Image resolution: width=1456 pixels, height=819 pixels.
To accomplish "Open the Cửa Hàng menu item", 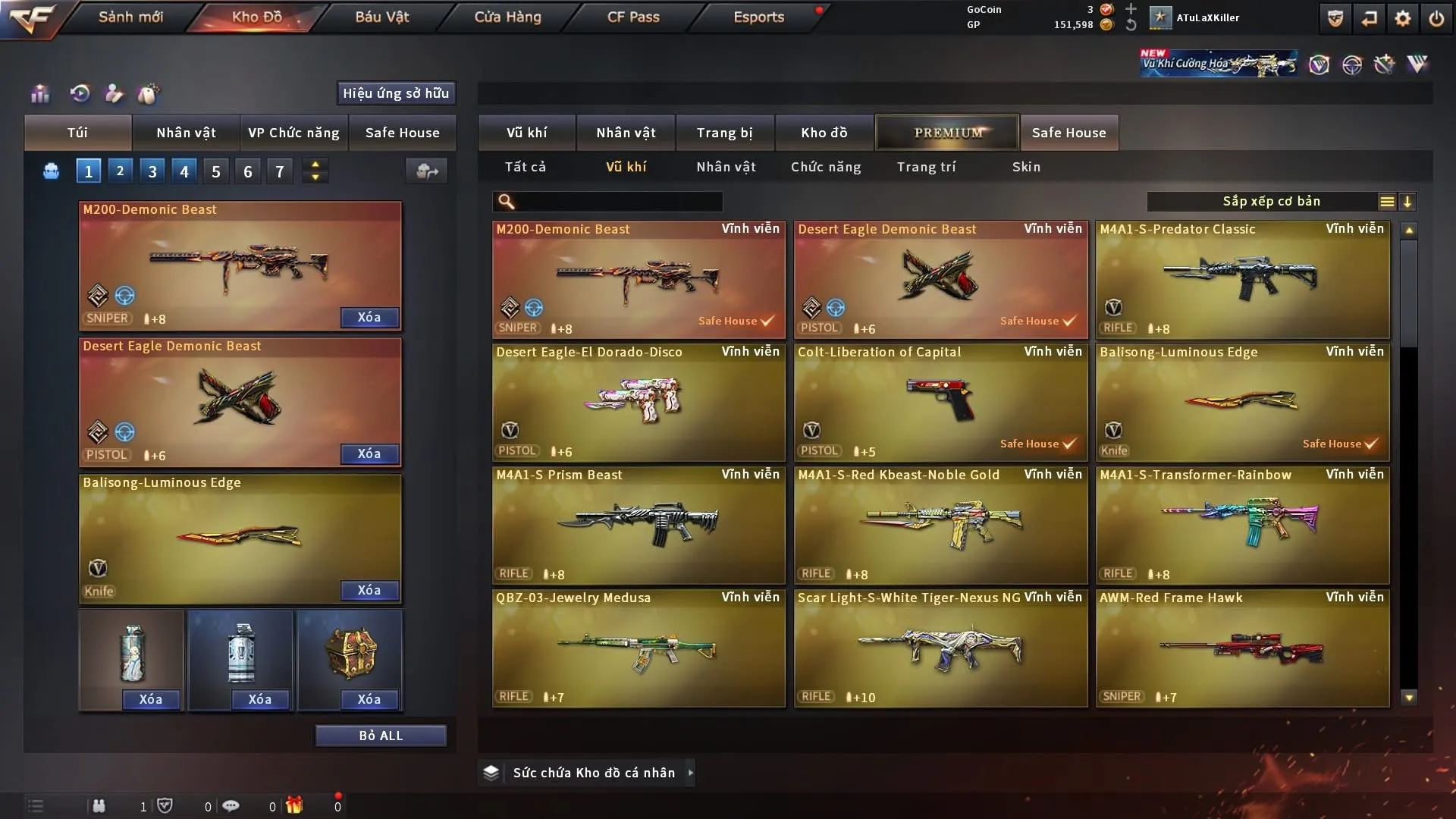I will 507,17.
